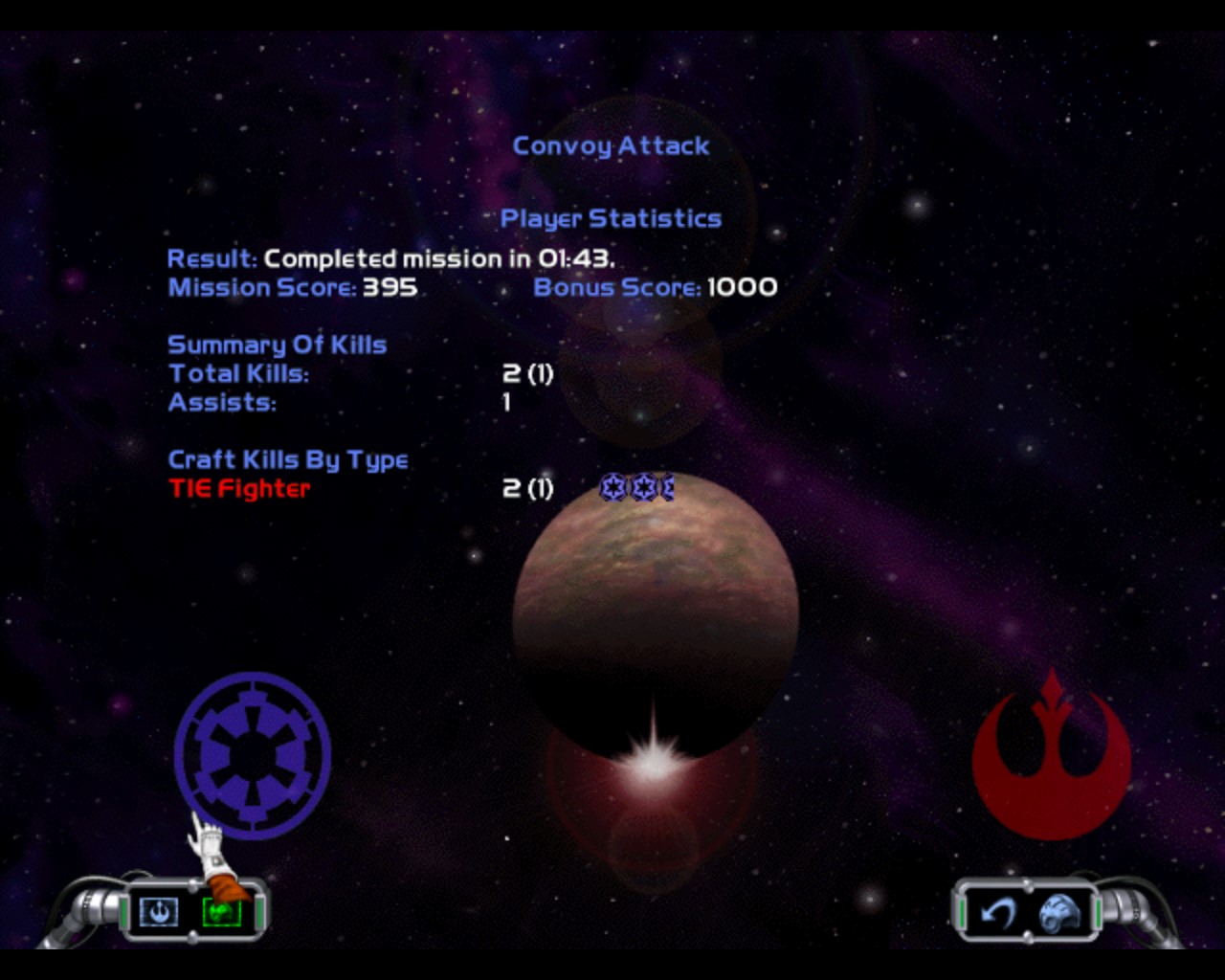Select the large blue Imperial emblem
Screen dimensions: 1225x980
coord(253,754)
